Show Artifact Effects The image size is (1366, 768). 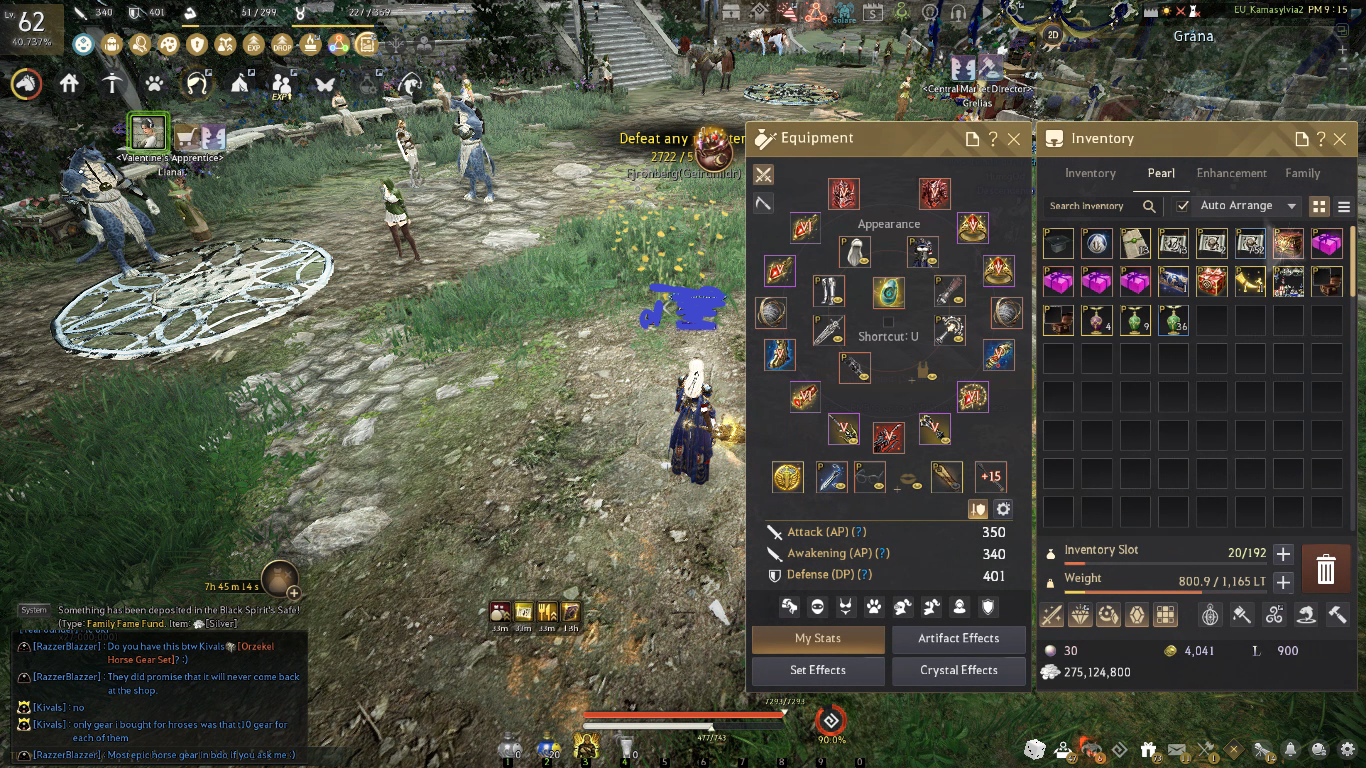click(958, 638)
